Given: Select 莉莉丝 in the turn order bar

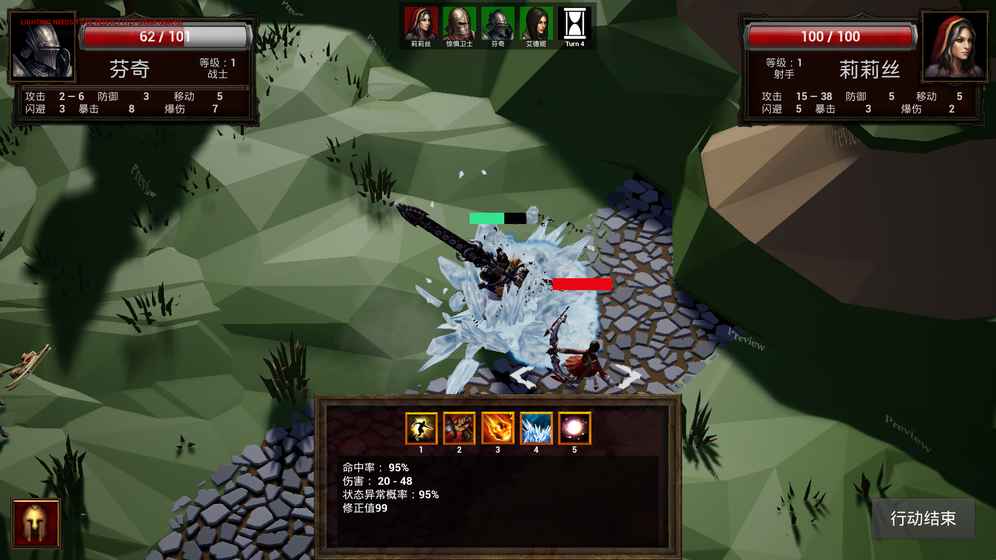Looking at the screenshot, I should tap(421, 23).
